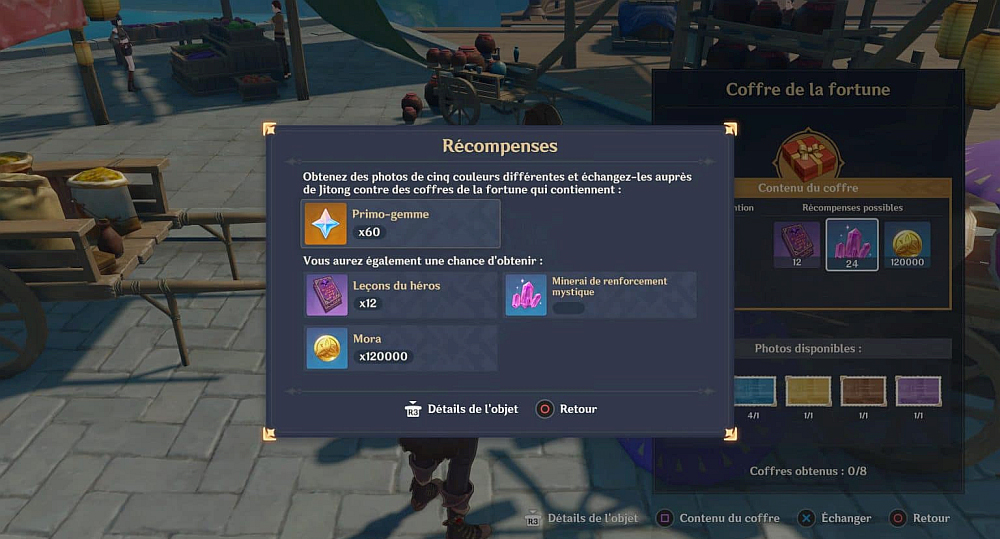Select the Primo-gemme x60 reward entry
Screen dimensions: 1000x539
400,223
